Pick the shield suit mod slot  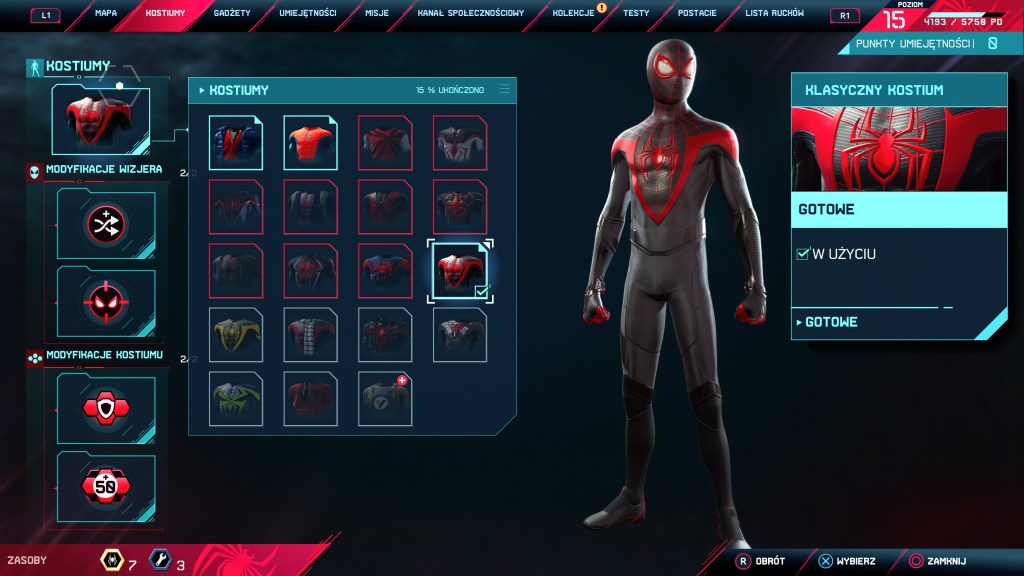[106, 408]
